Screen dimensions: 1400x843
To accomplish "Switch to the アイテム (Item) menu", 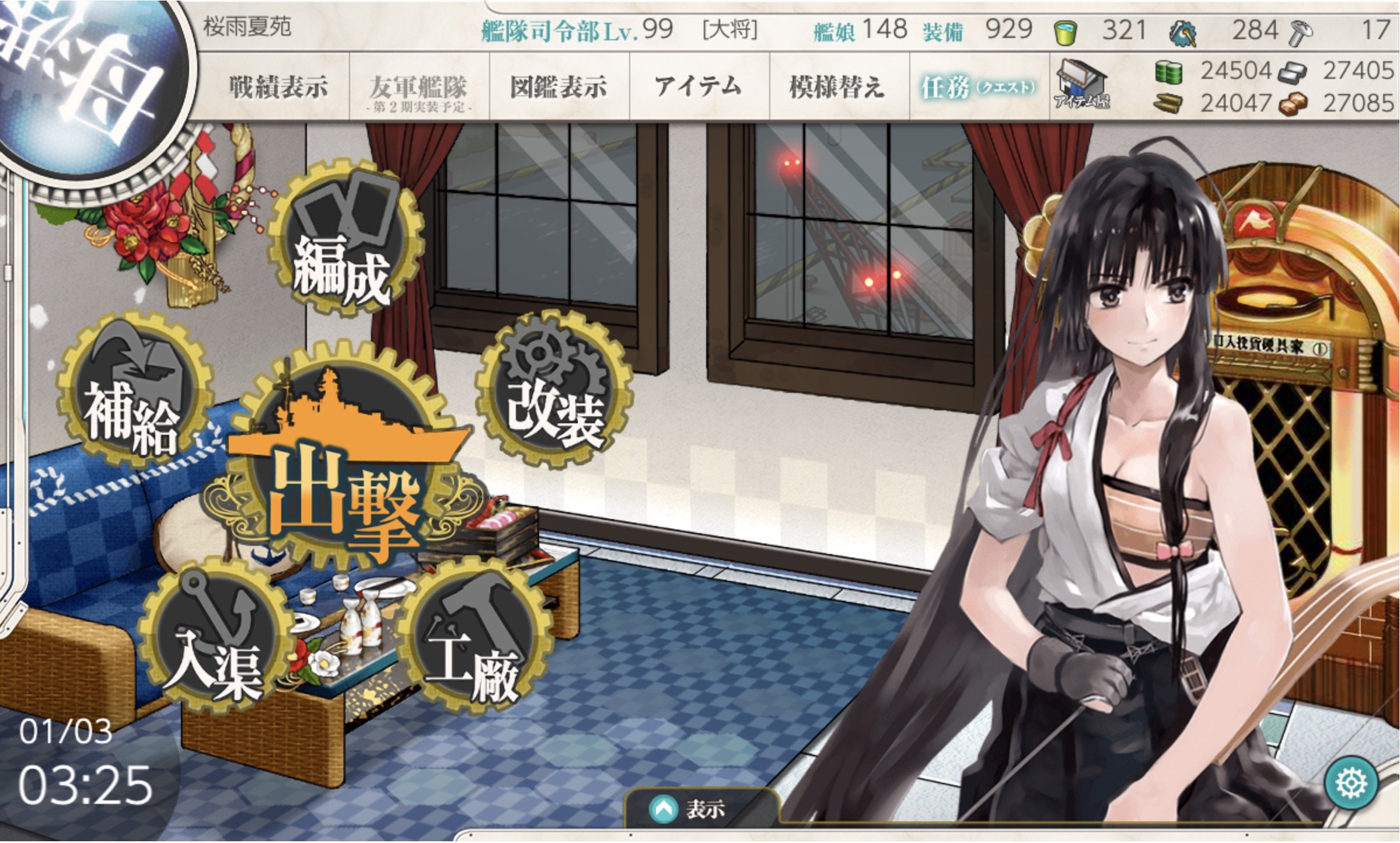I will [x=697, y=85].
